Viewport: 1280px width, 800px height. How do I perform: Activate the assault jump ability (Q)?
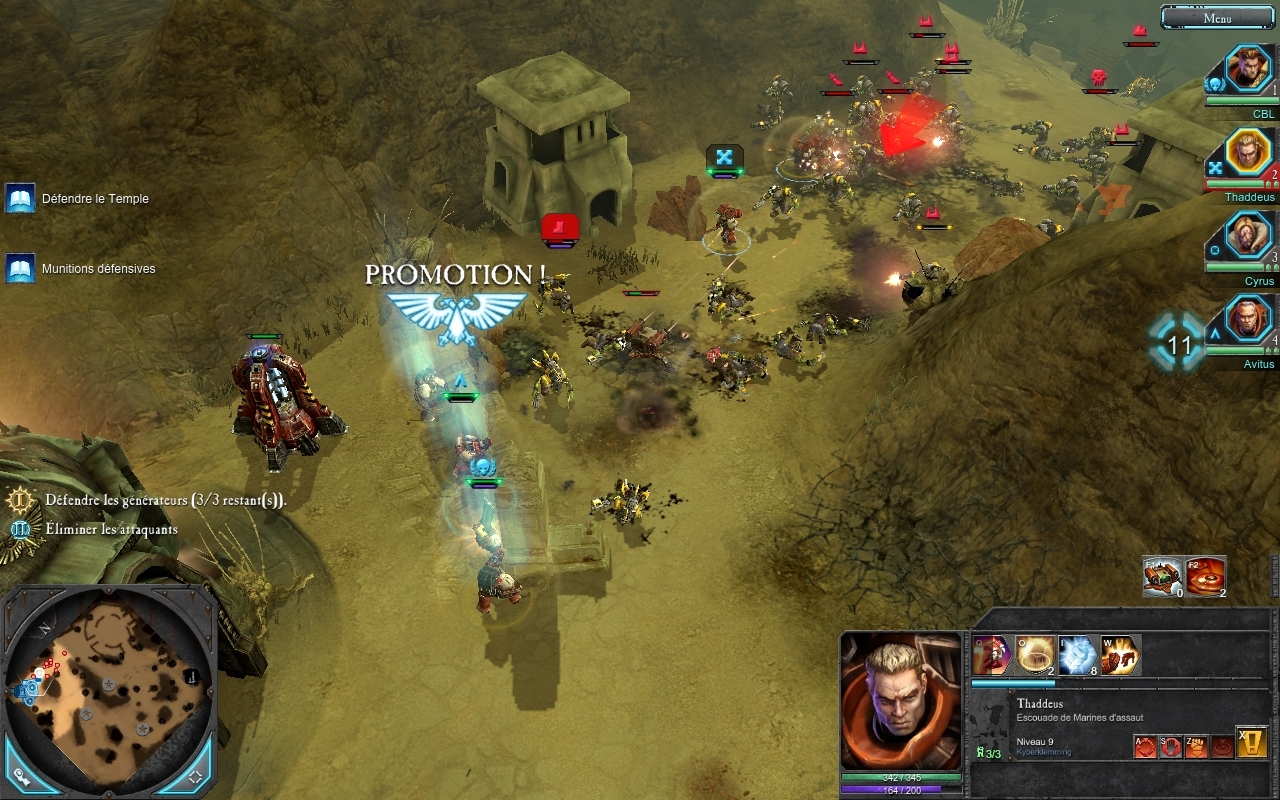pos(992,655)
